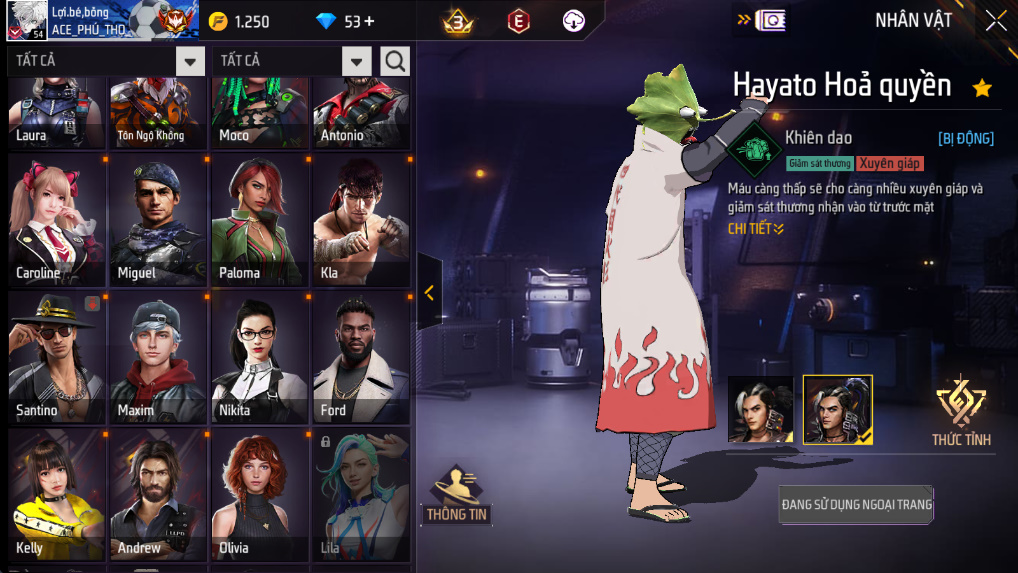The height and width of the screenshot is (573, 1018).
Task: Select the Kla character portrait
Action: click(x=361, y=220)
